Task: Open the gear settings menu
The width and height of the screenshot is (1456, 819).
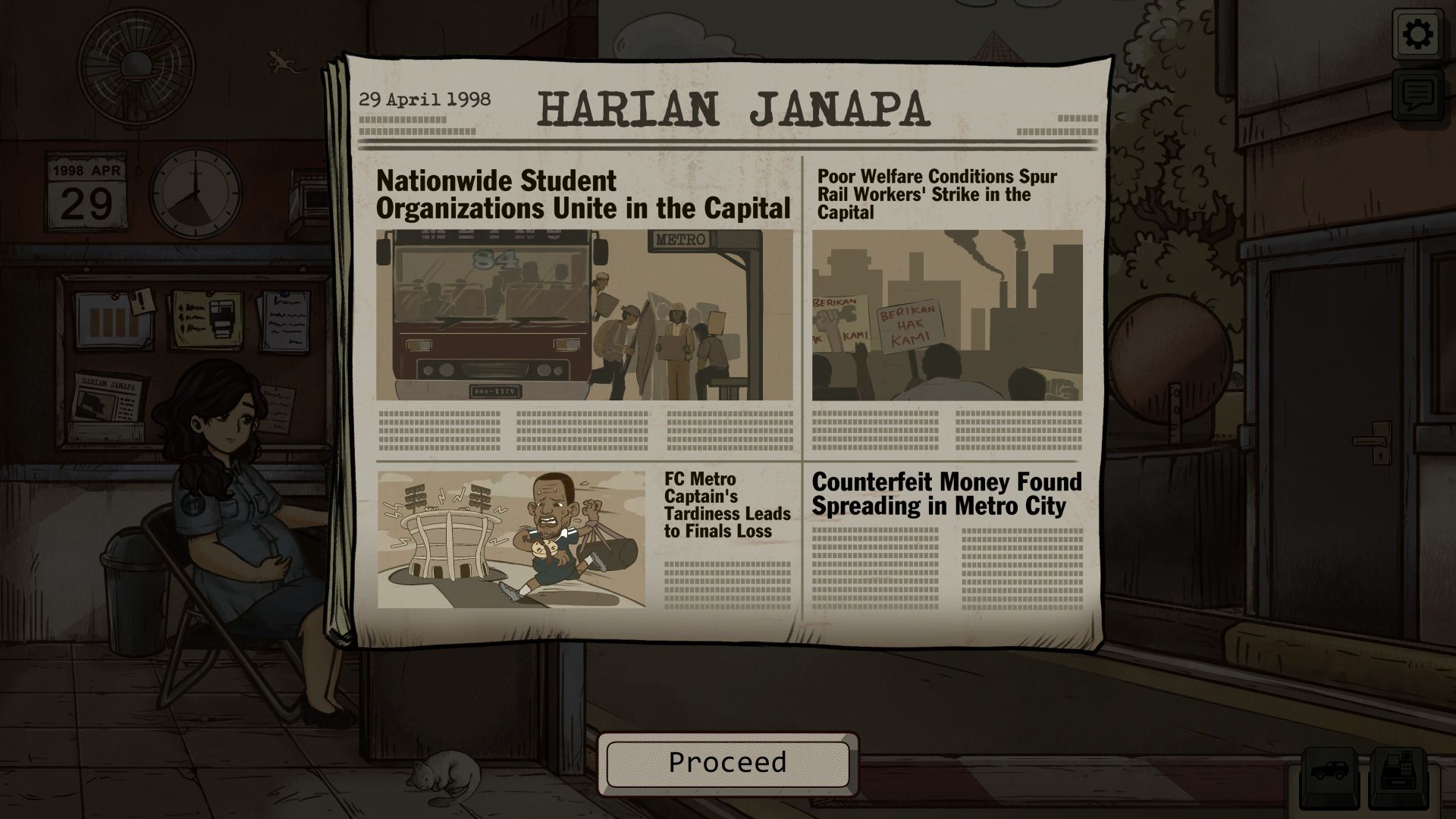Action: 1417,35
